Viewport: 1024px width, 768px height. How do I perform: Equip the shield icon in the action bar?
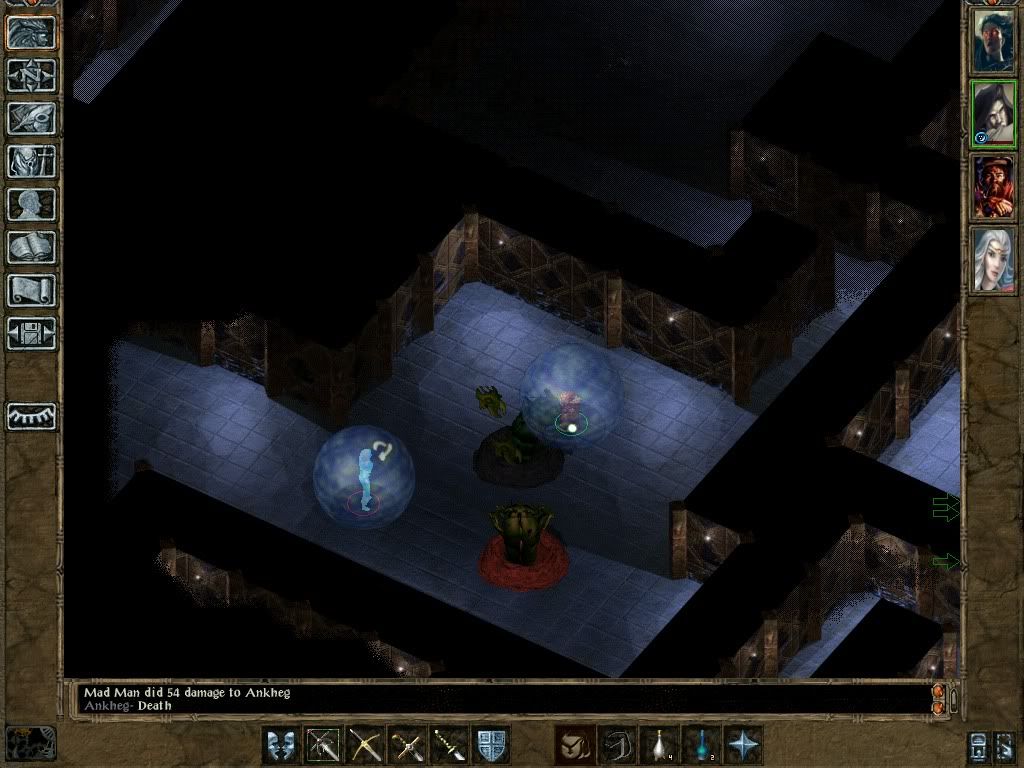tap(491, 746)
